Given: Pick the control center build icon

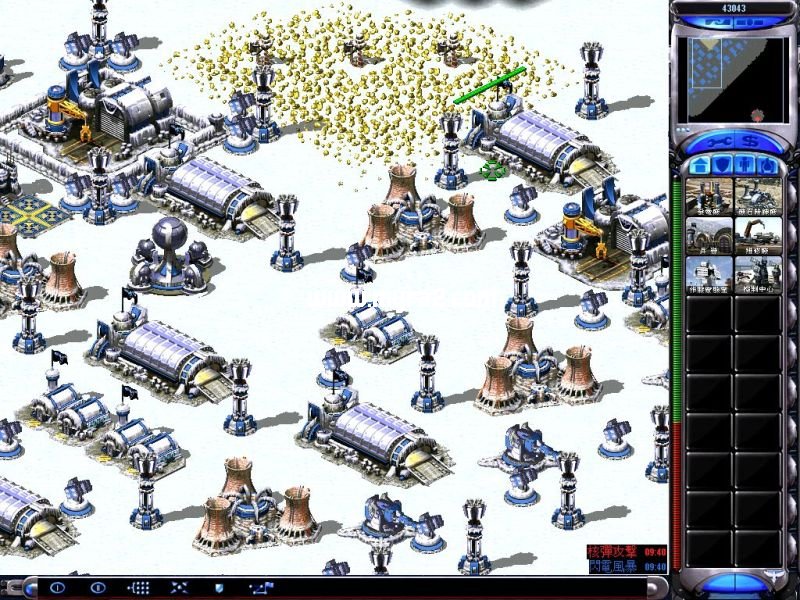Looking at the screenshot, I should 758,275.
